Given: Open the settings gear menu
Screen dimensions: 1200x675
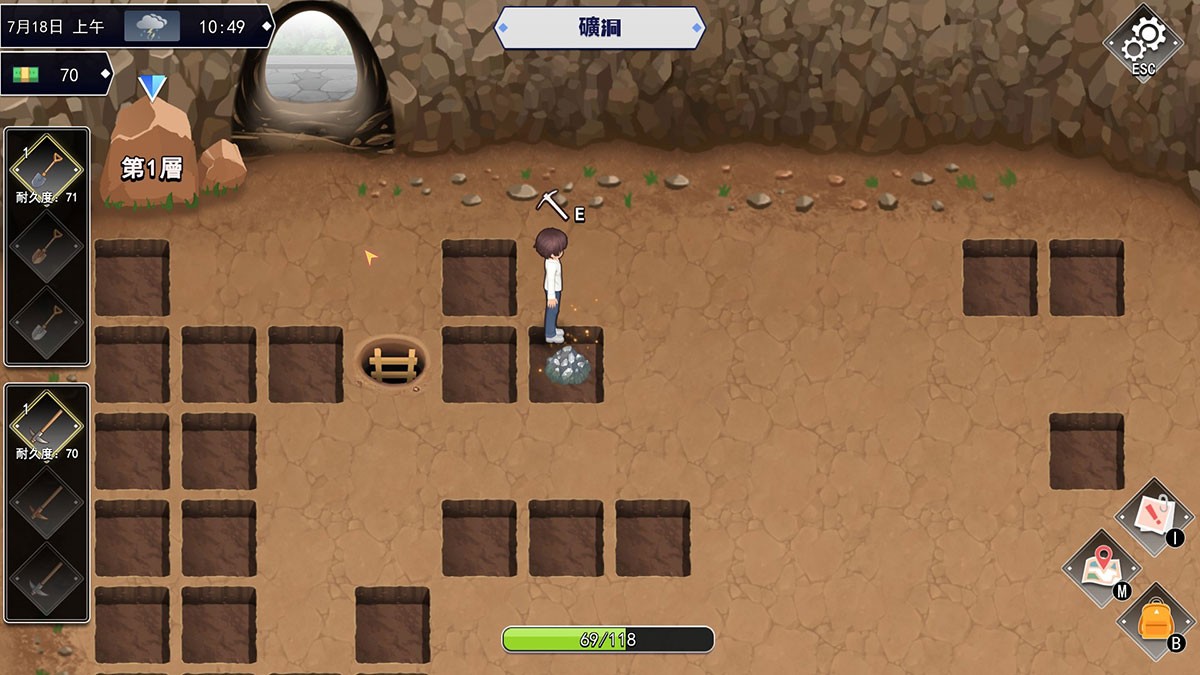Looking at the screenshot, I should click(x=1142, y=42).
